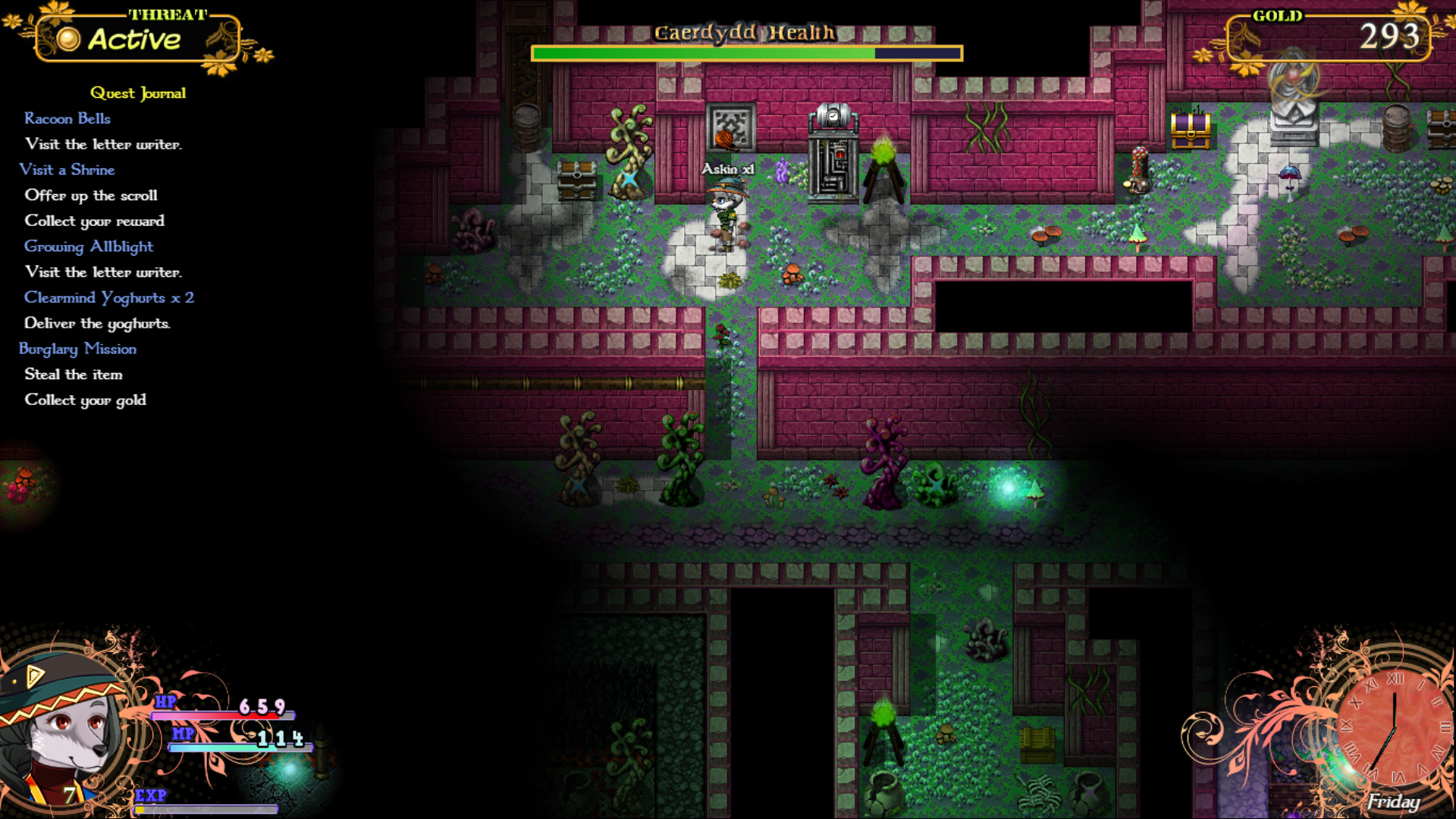Toggle the Burglary Mission quest
This screenshot has height=819, width=1456.
pos(78,349)
